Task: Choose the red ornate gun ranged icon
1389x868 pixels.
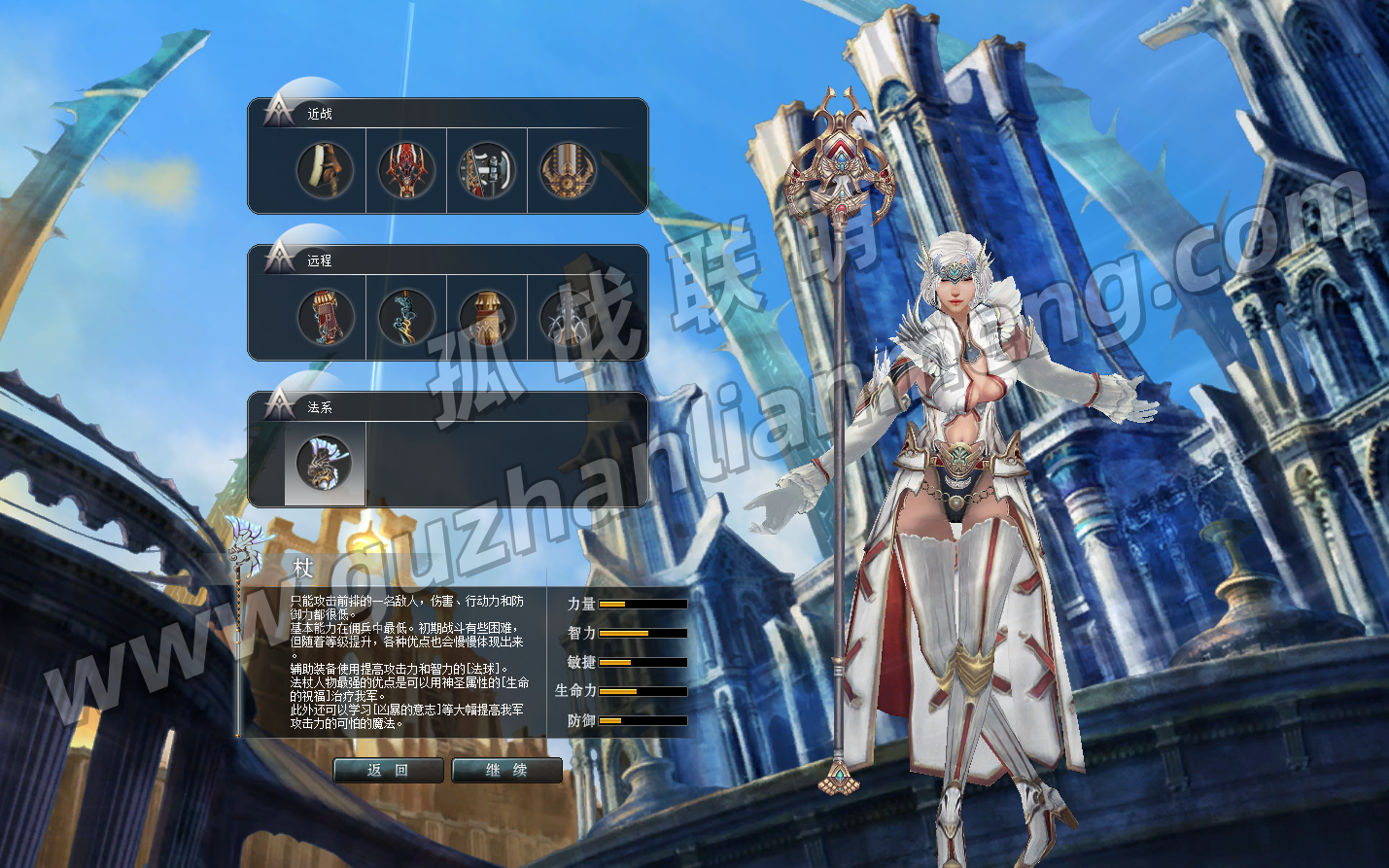Action: tap(325, 317)
